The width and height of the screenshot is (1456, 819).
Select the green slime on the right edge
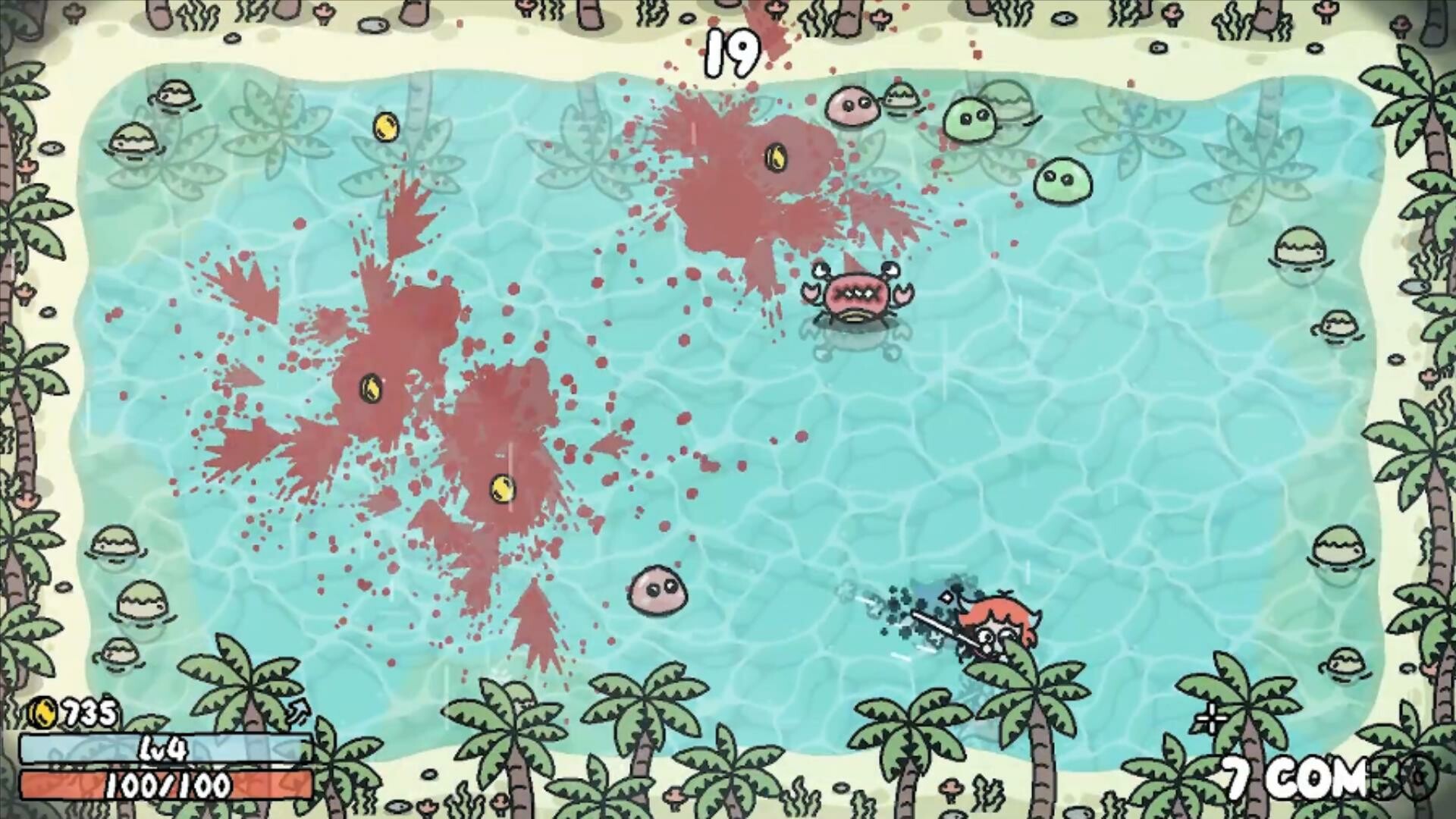coord(1064,180)
